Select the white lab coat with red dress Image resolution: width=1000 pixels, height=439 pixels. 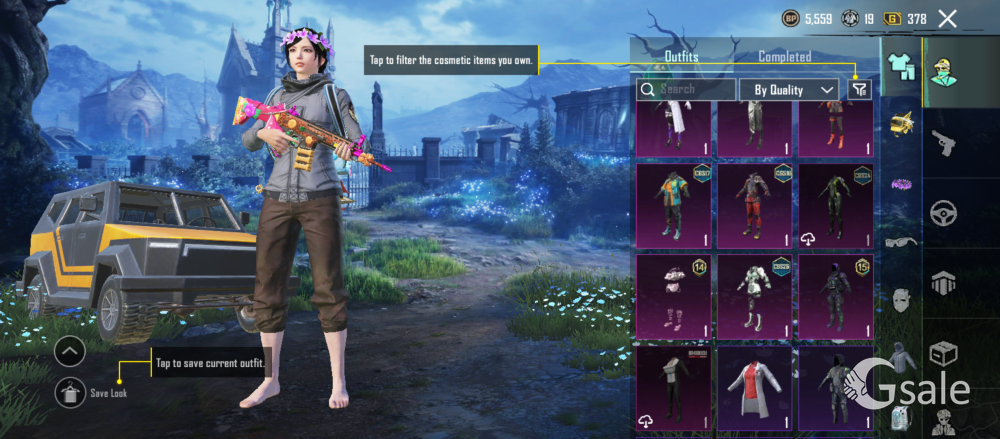tap(754, 388)
